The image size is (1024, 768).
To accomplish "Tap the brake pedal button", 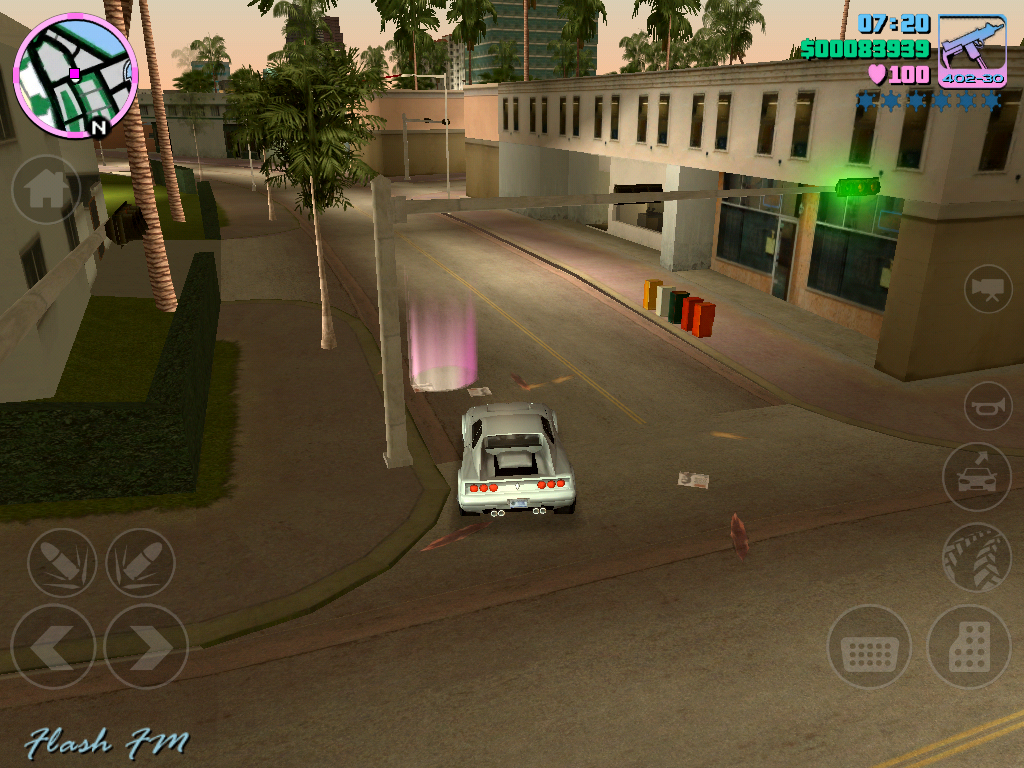I will click(869, 646).
